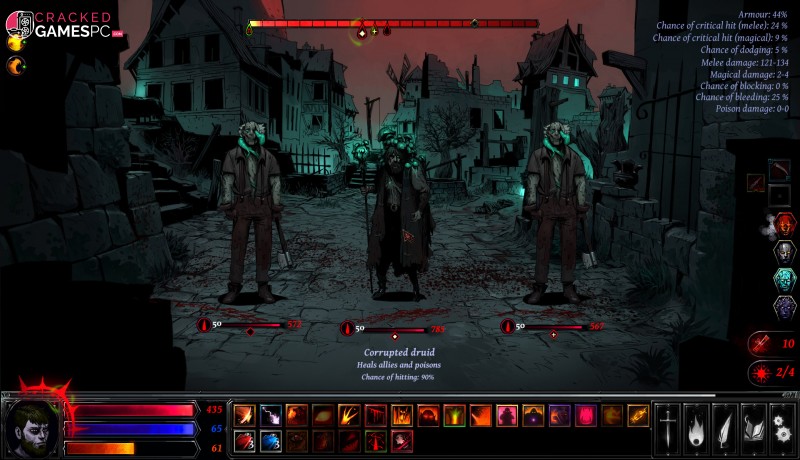
Task: Select the cyan glowing mask icon
Action: [x=784, y=279]
